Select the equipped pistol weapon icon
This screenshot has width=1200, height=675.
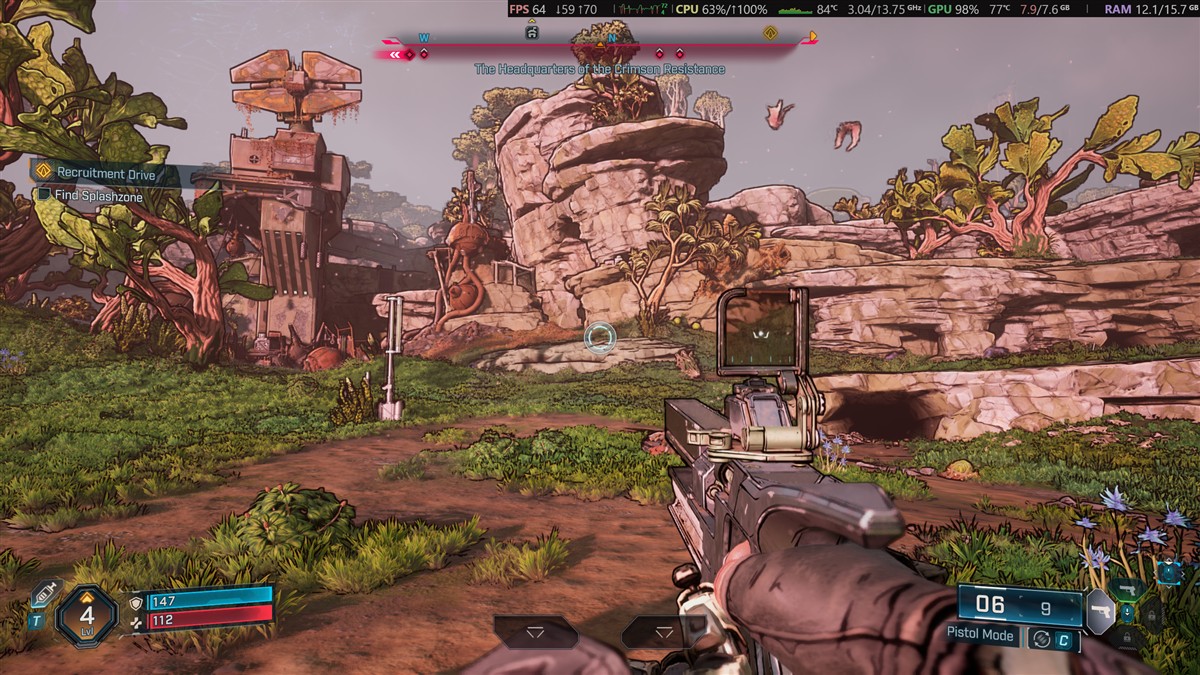(1100, 611)
